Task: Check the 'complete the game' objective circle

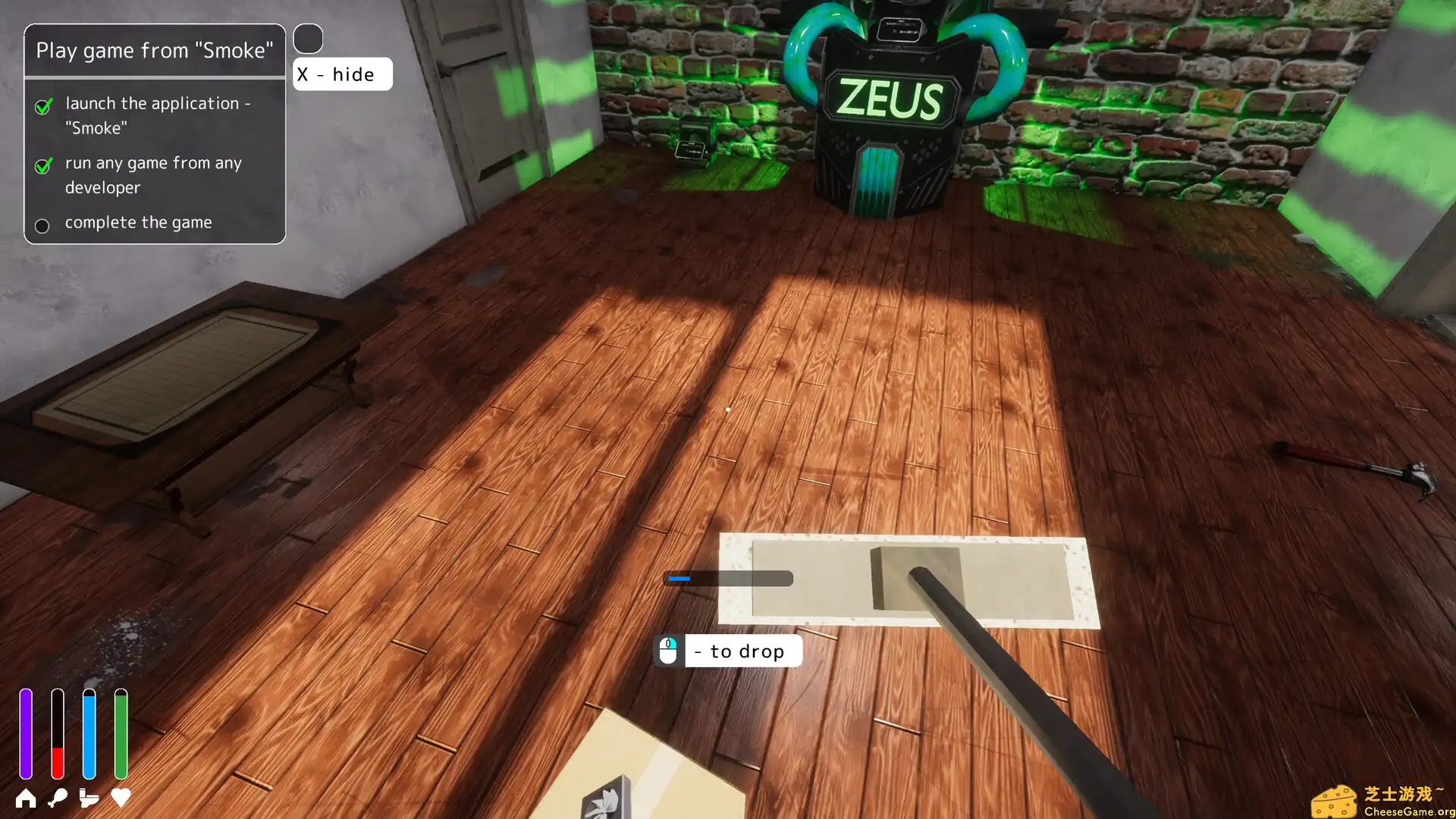Action: [x=42, y=225]
